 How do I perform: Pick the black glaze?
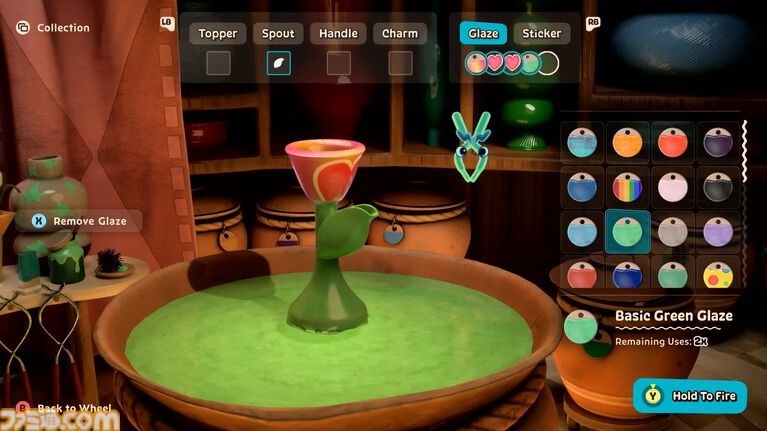(x=718, y=187)
